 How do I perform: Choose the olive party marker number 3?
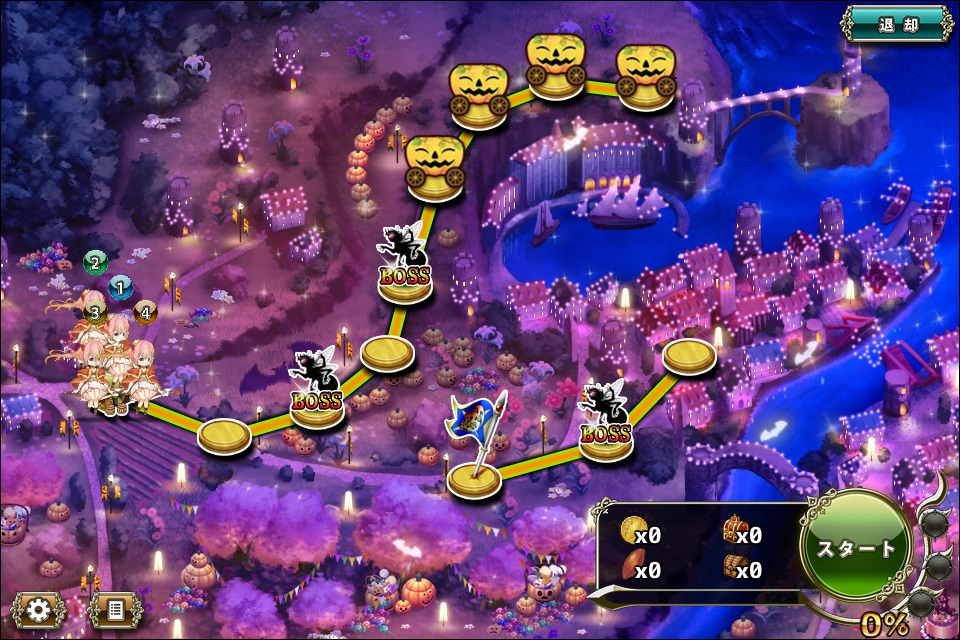[x=95, y=313]
